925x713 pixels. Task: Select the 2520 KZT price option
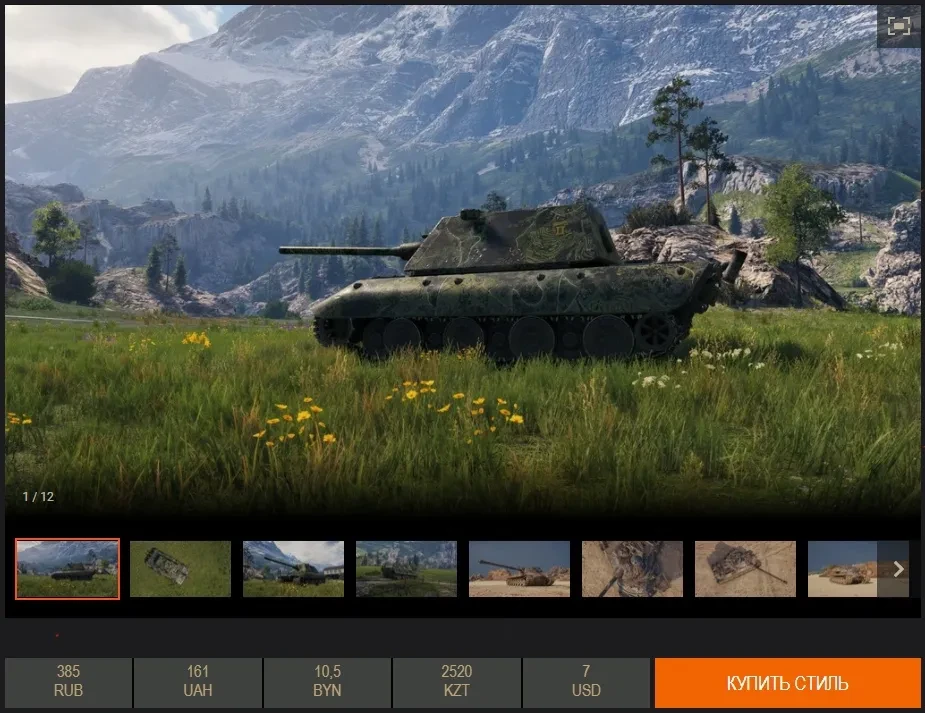coord(456,682)
